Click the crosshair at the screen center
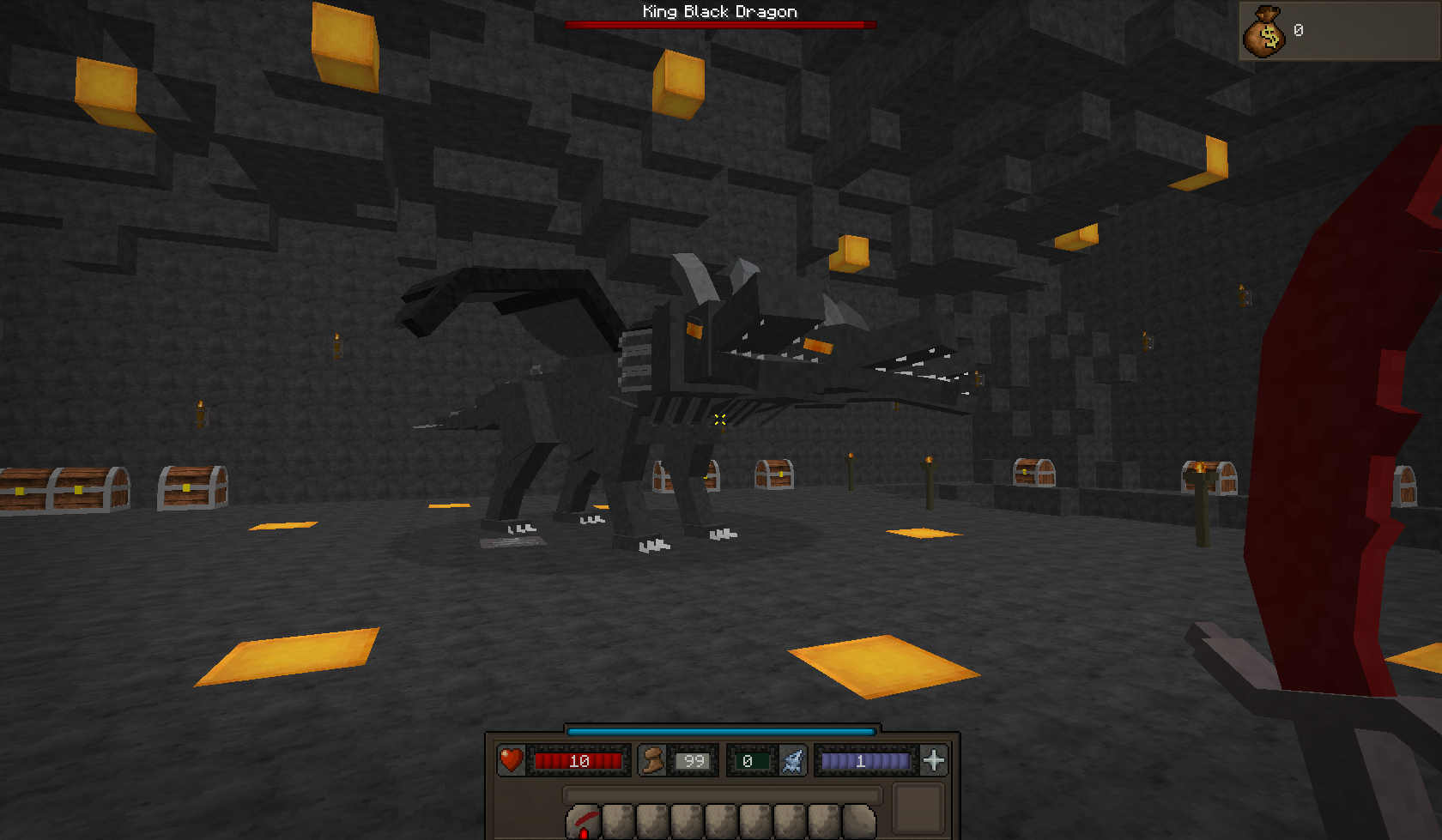 pos(718,420)
